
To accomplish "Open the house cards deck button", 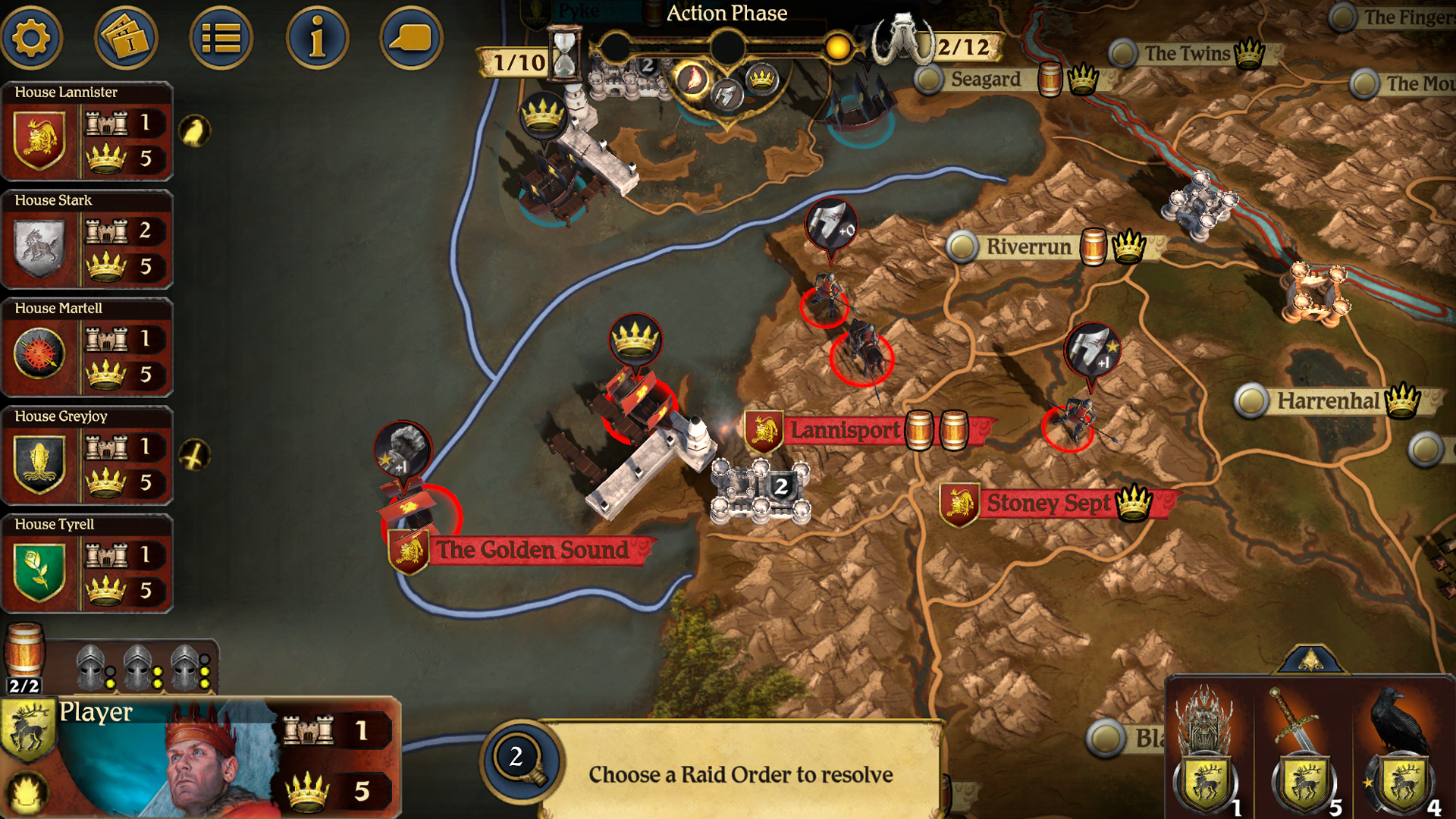I will [126, 38].
